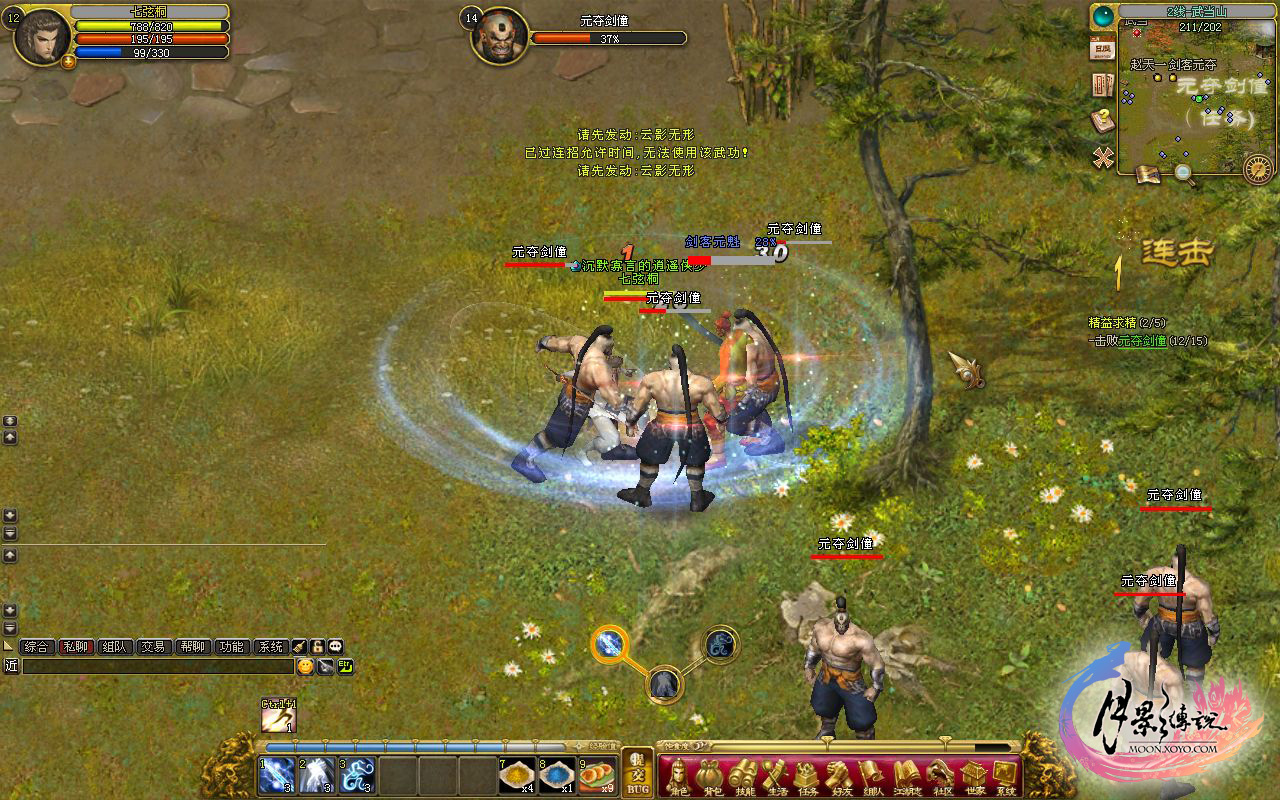The height and width of the screenshot is (800, 1280).
Task: Select the 元夺剑僧 target portrait
Action: pos(498,37)
